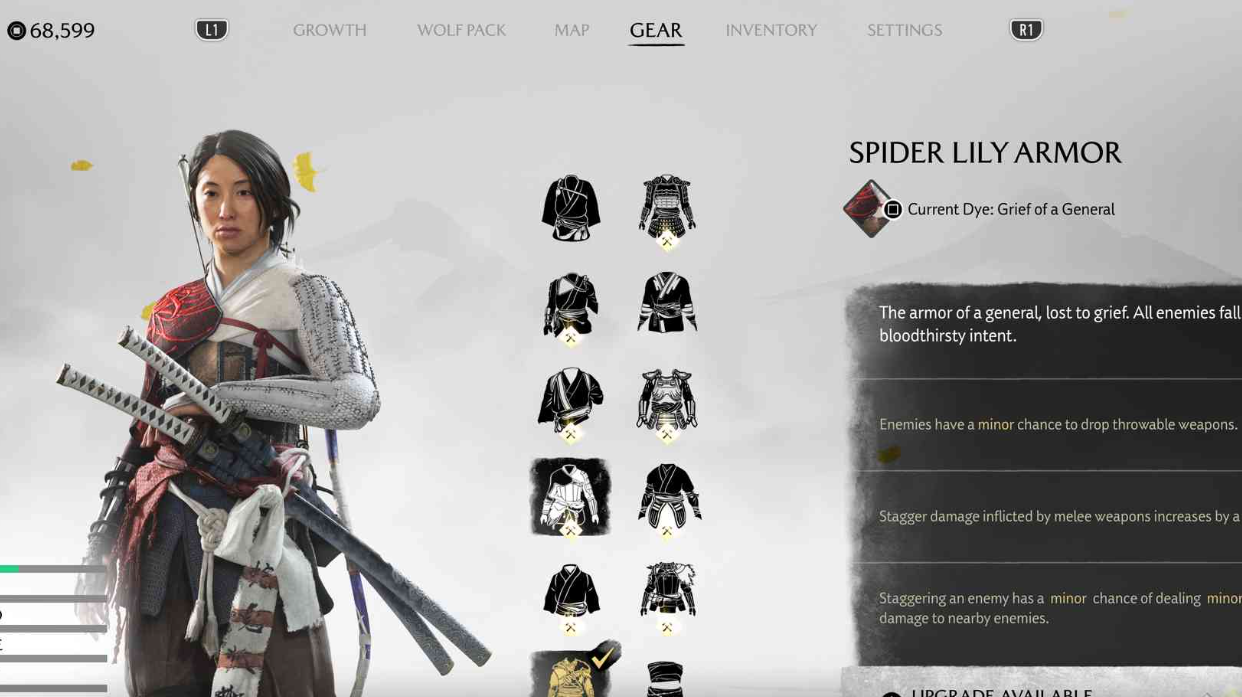The image size is (1242, 697).
Task: Select the Gear tab
Action: click(x=656, y=30)
